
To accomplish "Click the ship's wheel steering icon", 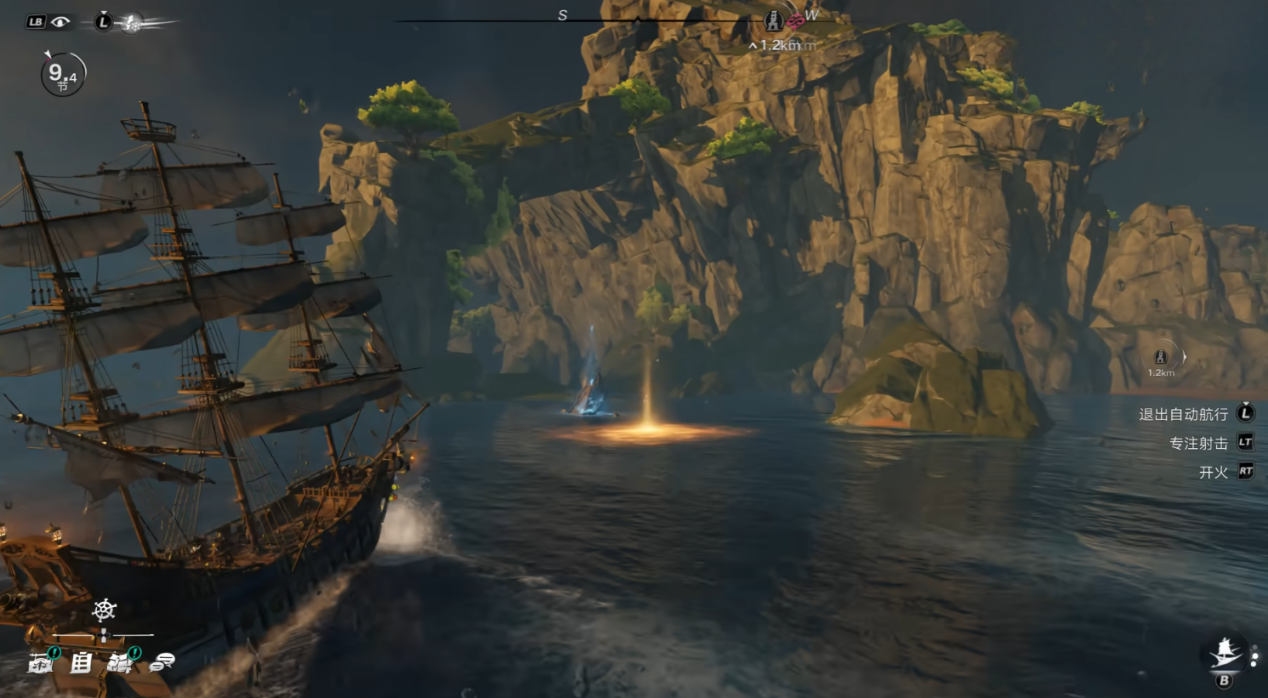I will tap(104, 610).
